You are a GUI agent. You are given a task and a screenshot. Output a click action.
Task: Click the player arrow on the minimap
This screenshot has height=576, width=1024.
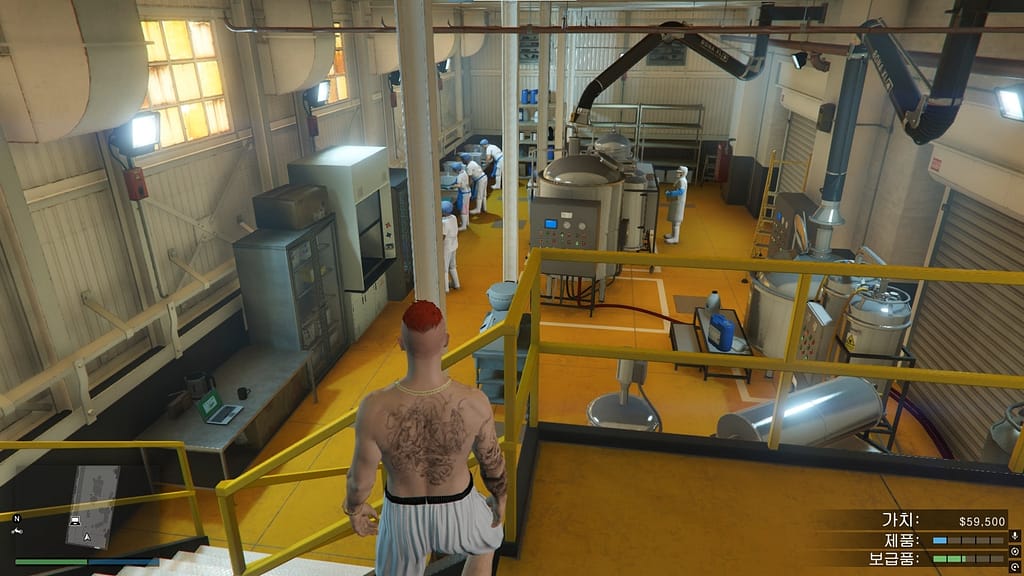(x=88, y=537)
